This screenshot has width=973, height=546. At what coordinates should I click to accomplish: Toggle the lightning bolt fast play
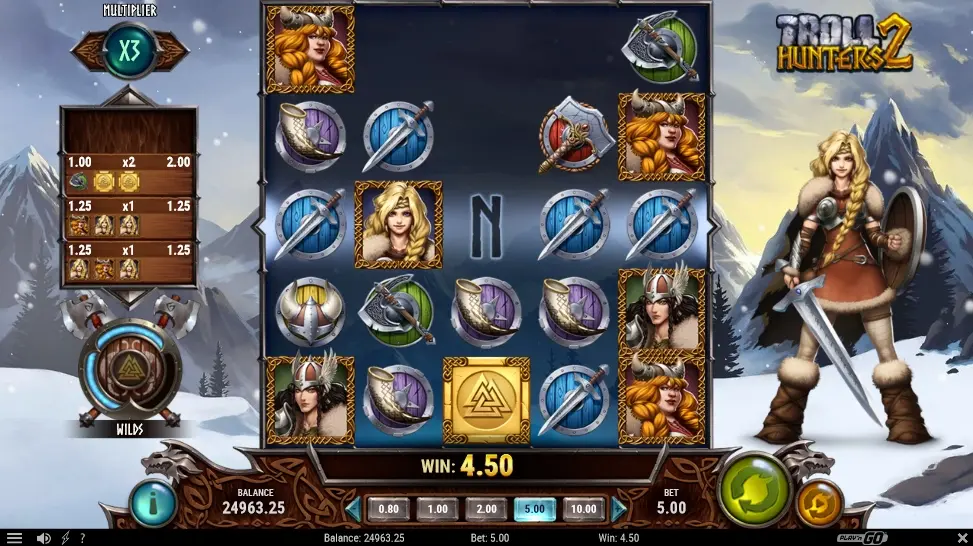(65, 538)
